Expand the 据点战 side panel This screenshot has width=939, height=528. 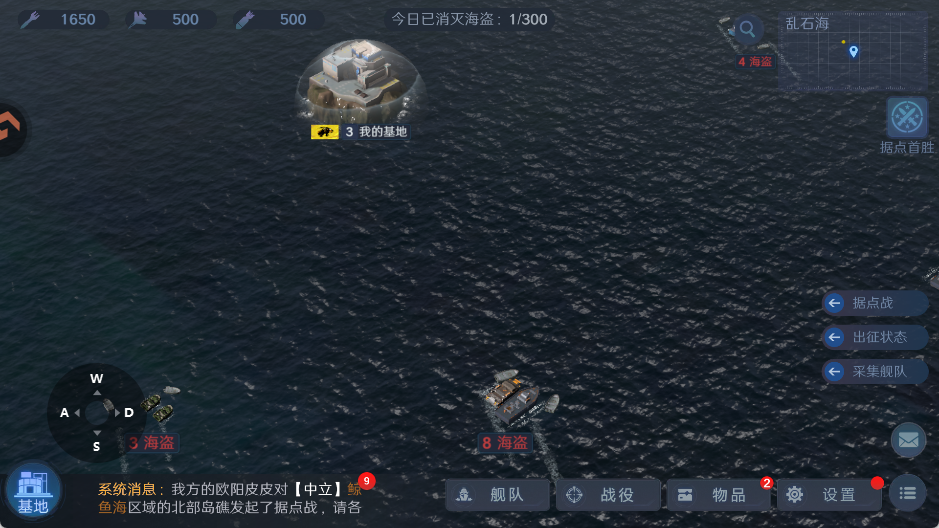click(x=862, y=303)
